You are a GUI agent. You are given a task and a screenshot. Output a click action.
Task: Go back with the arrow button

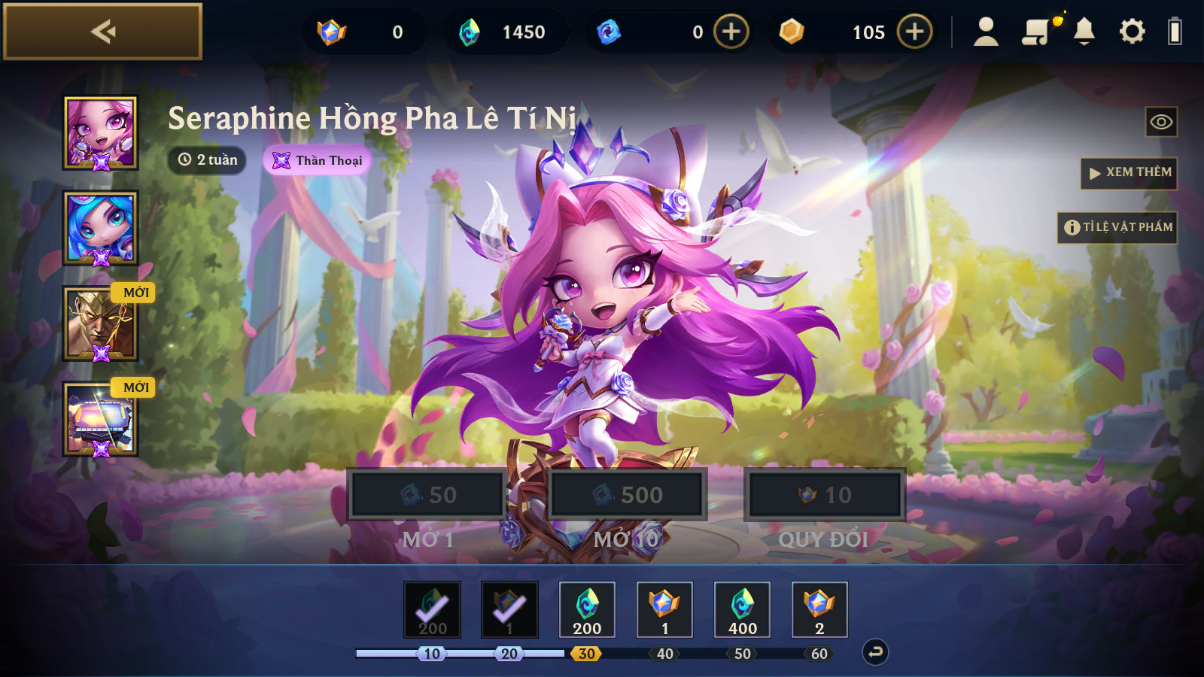click(103, 32)
